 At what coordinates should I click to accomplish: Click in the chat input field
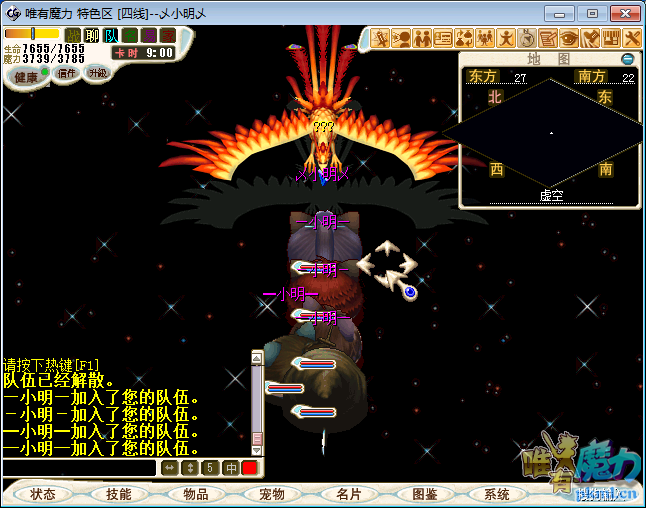coord(80,468)
